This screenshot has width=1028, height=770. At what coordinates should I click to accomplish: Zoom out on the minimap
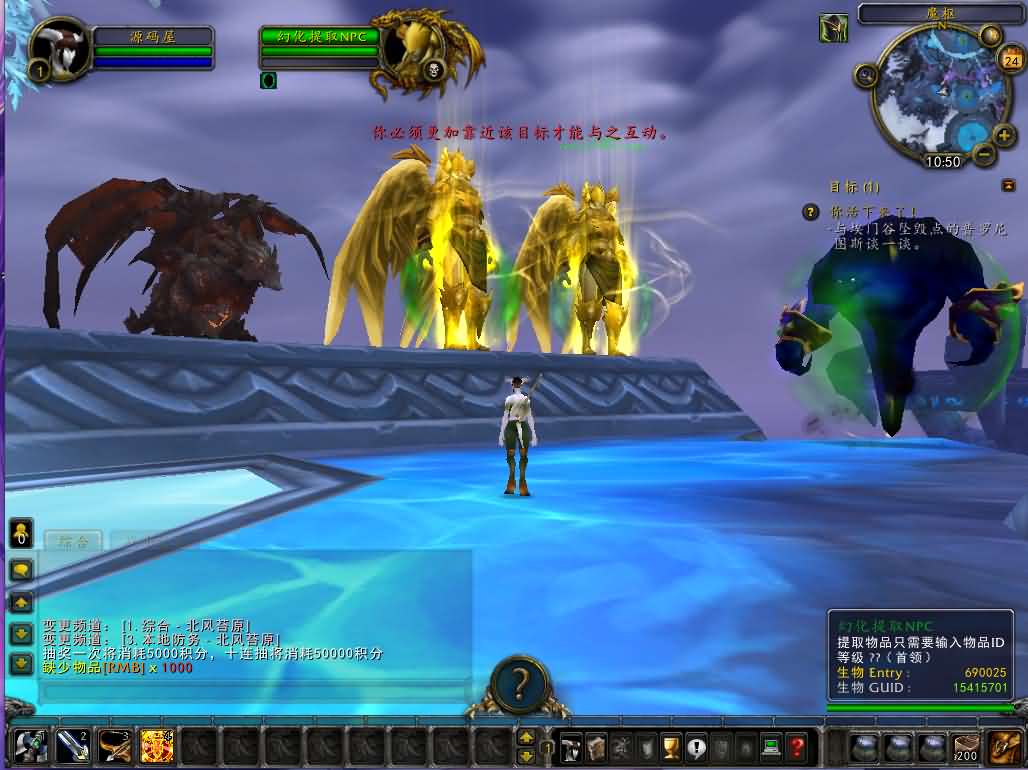[x=984, y=155]
